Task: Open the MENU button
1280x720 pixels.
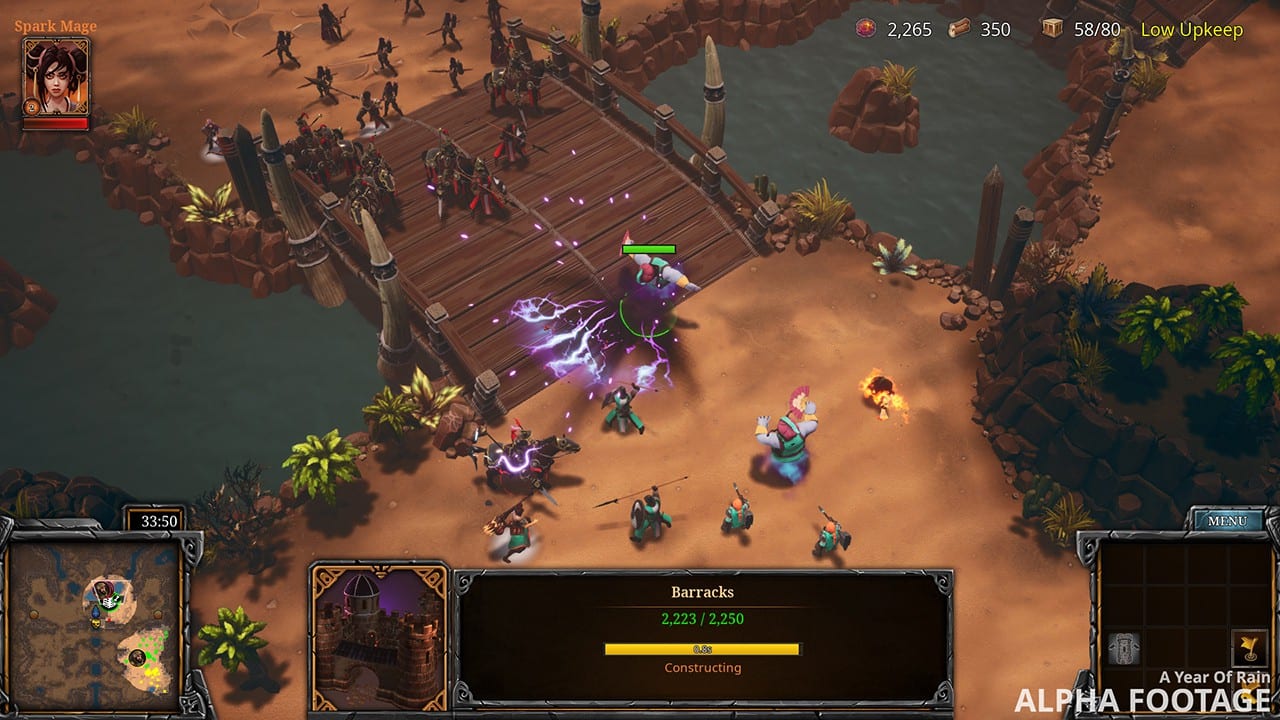Action: coord(1226,521)
